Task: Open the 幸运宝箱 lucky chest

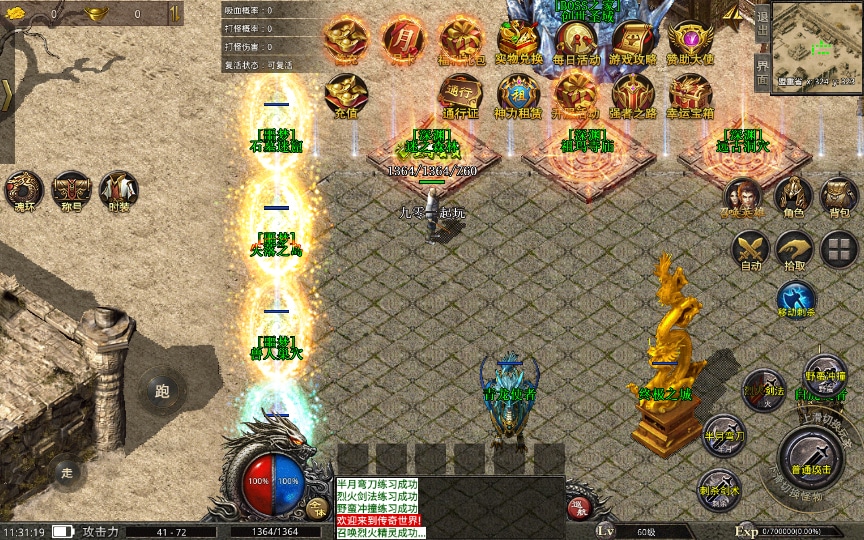Action: 690,94
